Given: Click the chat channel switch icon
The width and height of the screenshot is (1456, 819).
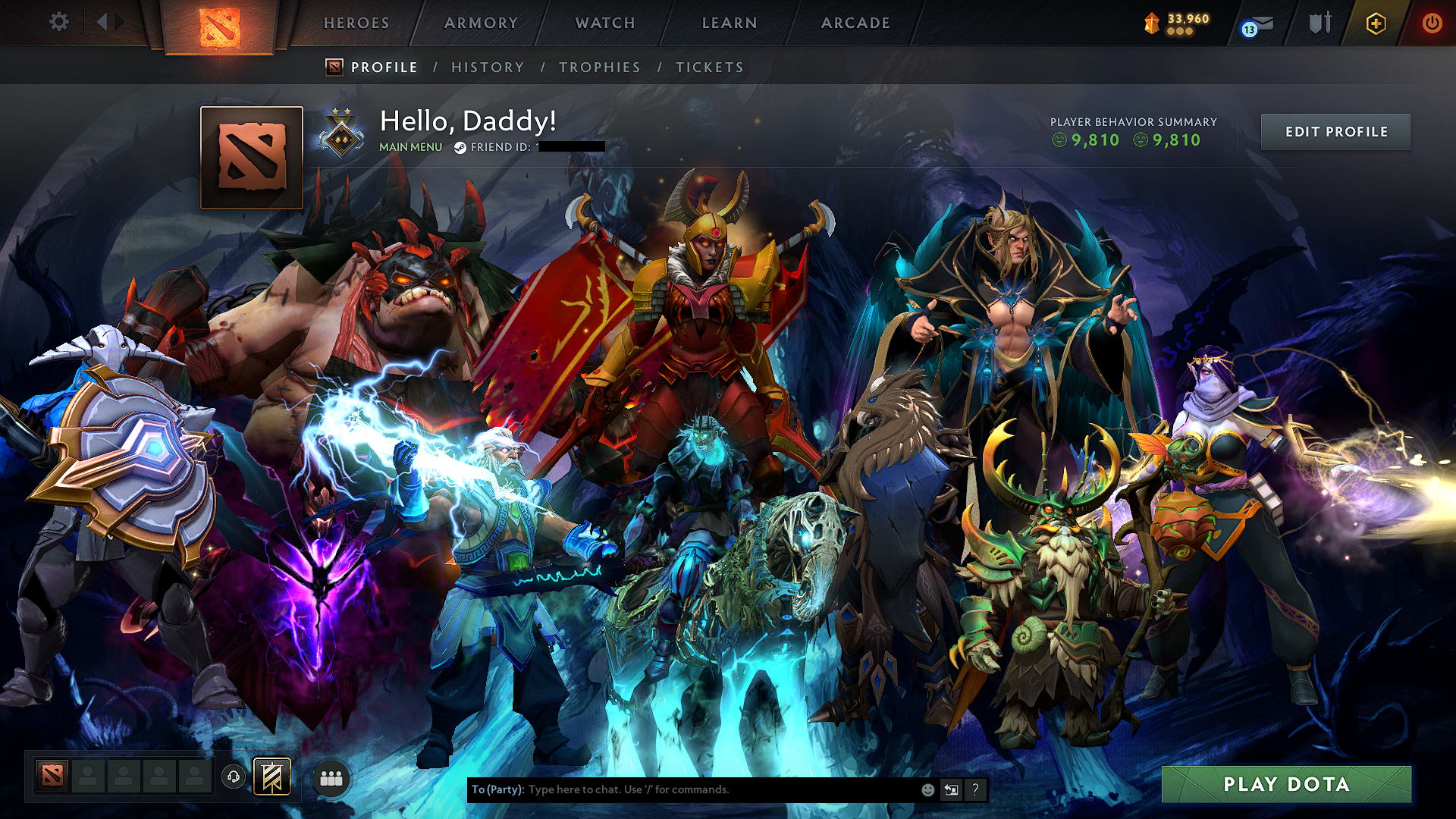Looking at the screenshot, I should click(x=951, y=789).
